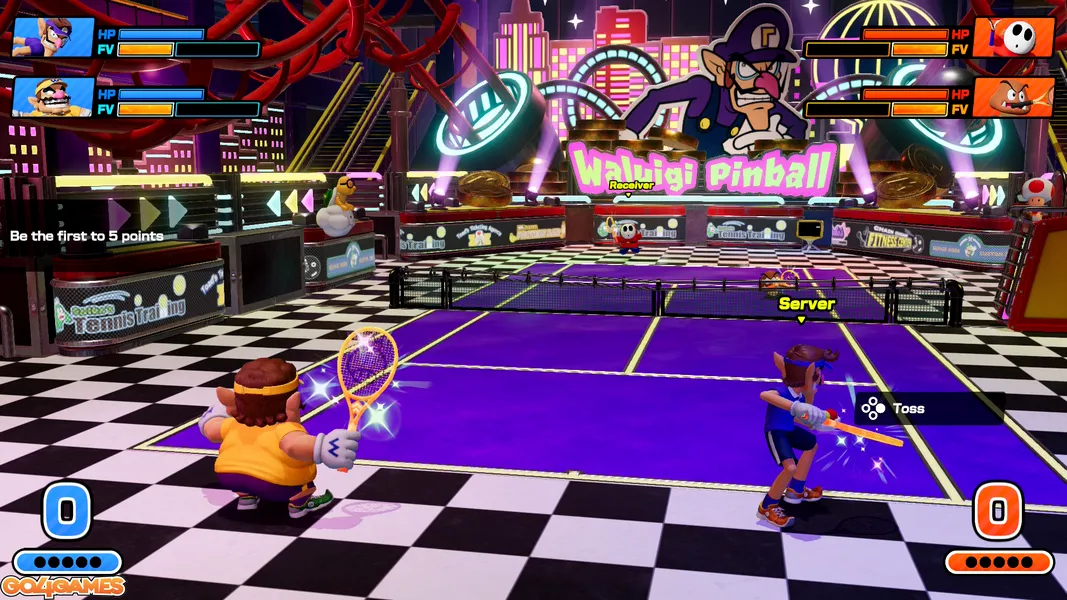Select the Wario player portrait
The image size is (1067, 600).
(53, 97)
